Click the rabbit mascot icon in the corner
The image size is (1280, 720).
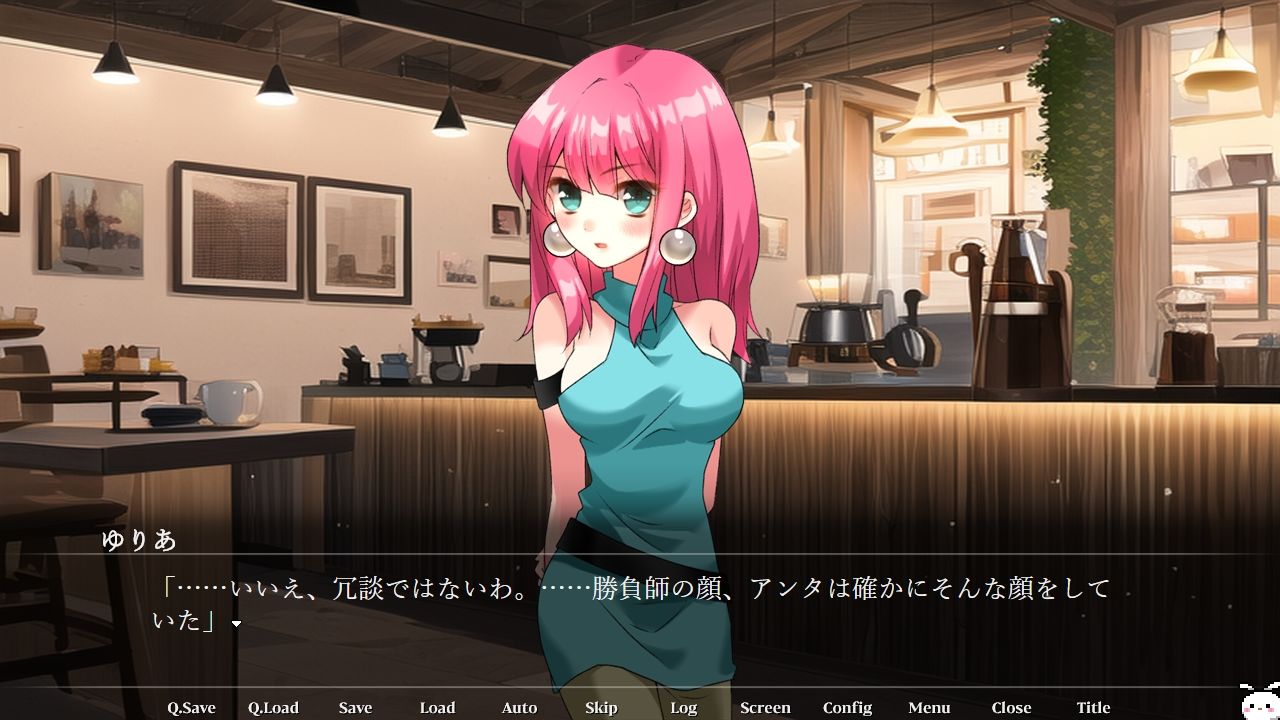tap(1259, 706)
